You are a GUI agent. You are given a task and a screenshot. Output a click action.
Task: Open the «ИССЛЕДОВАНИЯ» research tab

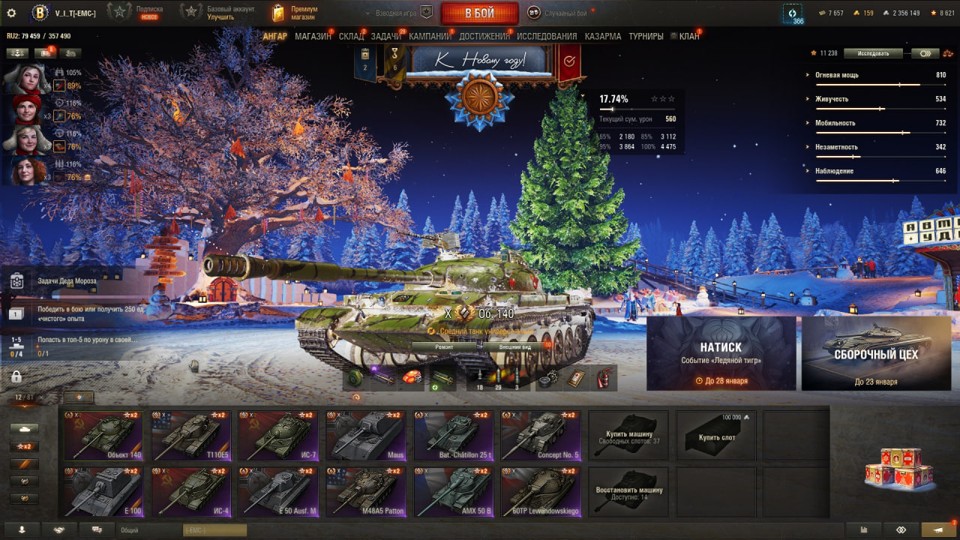[547, 37]
